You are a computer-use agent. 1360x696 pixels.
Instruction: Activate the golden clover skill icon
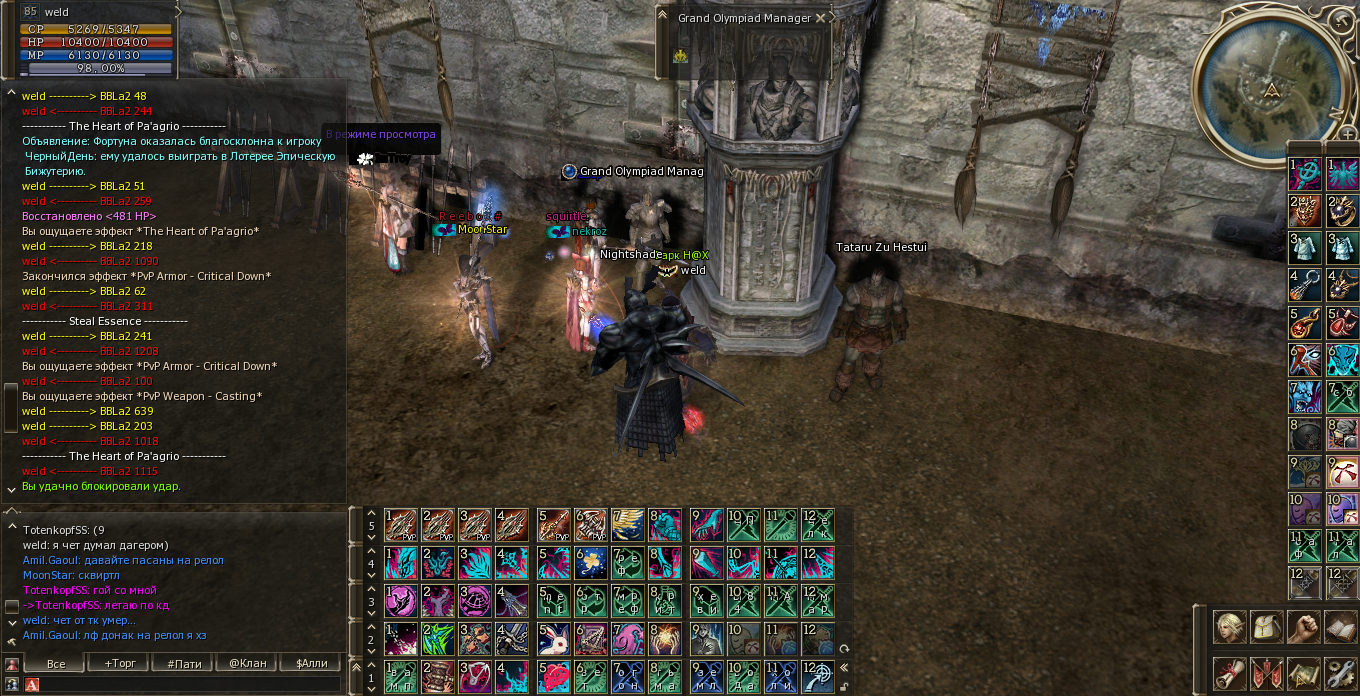point(590,562)
